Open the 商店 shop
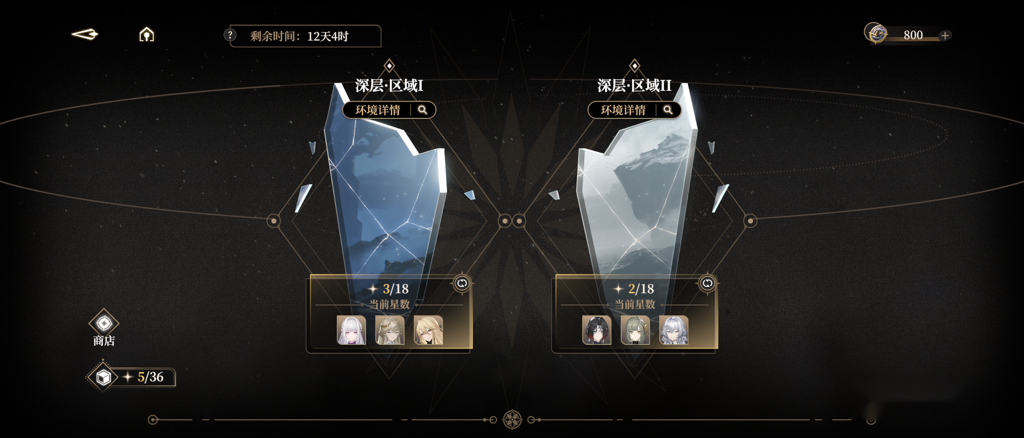This screenshot has width=1024, height=438. coord(104,325)
